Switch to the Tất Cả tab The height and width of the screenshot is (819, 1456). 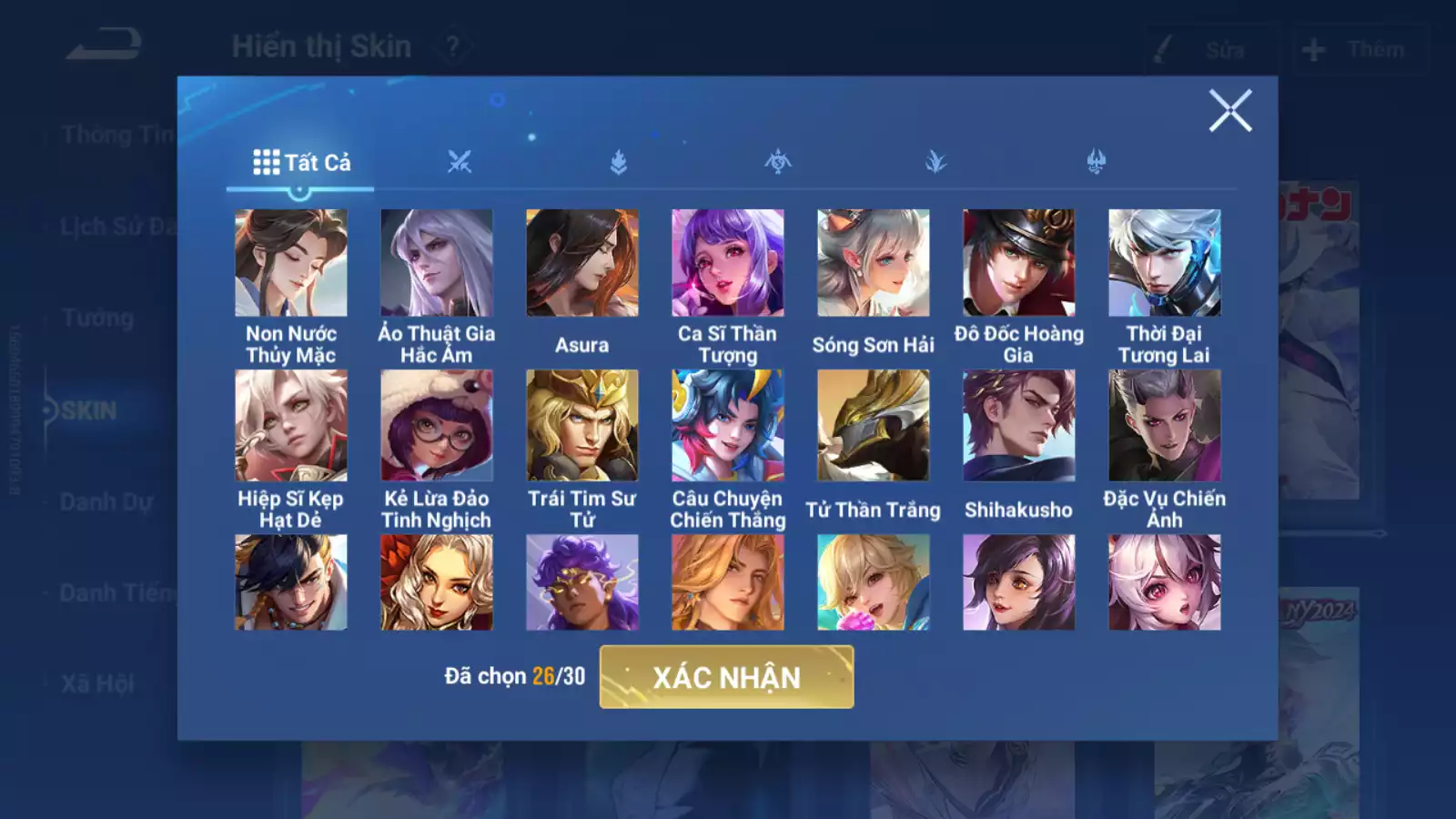pyautogui.click(x=300, y=163)
